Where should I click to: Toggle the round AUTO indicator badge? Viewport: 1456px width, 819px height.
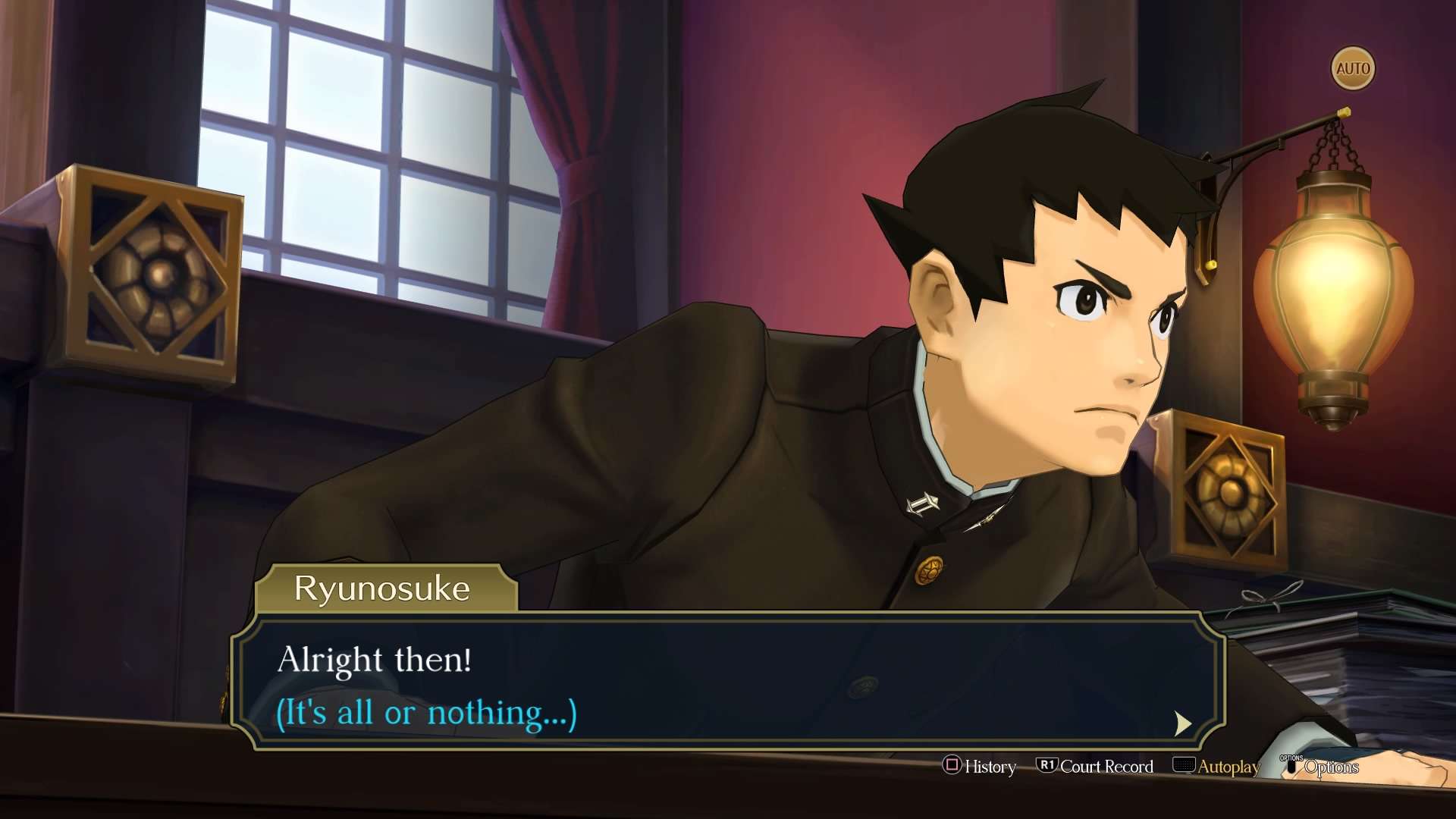pos(1353,69)
